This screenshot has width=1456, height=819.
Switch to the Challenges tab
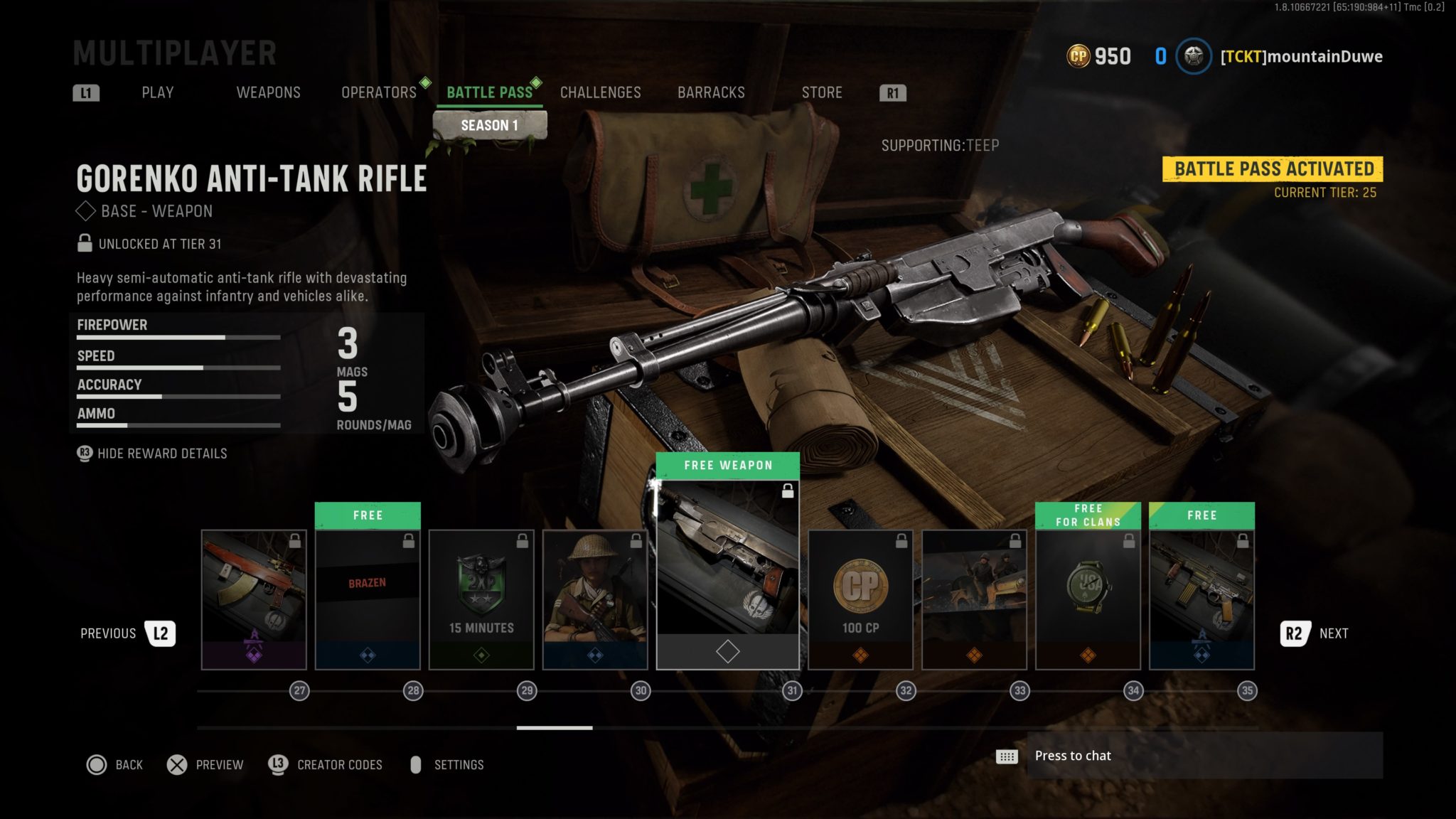[601, 92]
